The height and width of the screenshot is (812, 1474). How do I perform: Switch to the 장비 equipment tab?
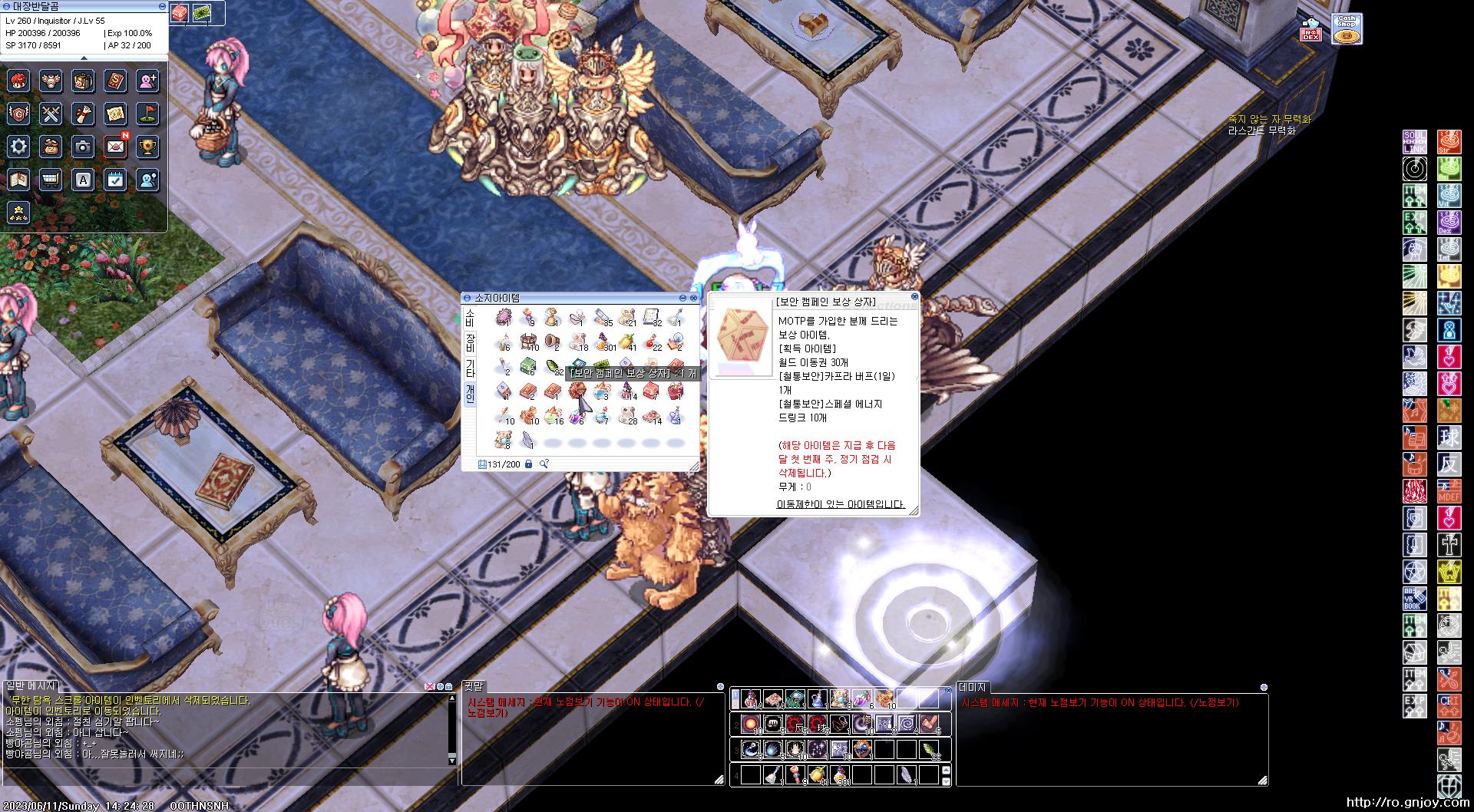point(470,342)
